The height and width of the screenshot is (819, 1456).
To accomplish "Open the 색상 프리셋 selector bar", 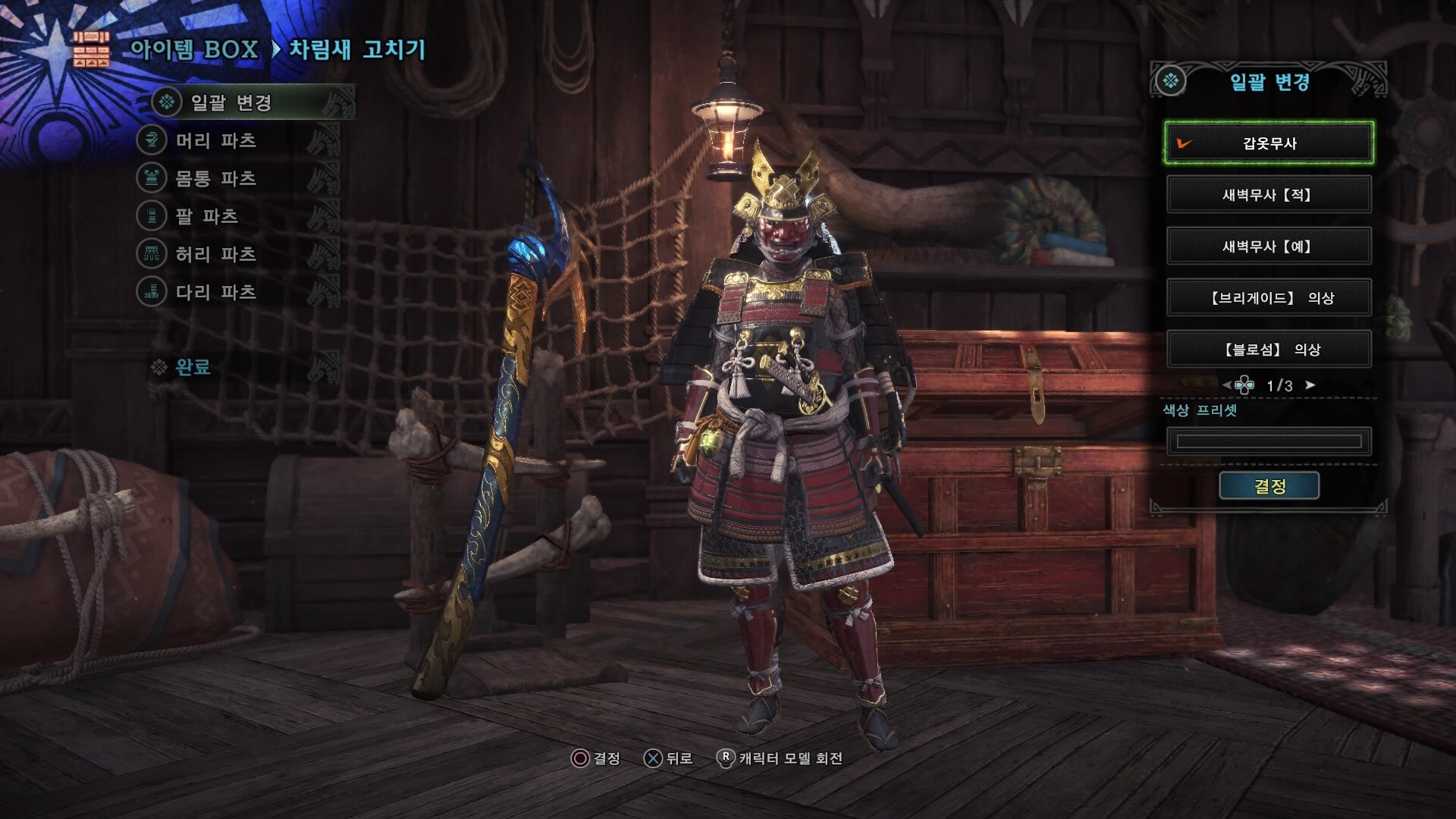I will pos(1269,441).
